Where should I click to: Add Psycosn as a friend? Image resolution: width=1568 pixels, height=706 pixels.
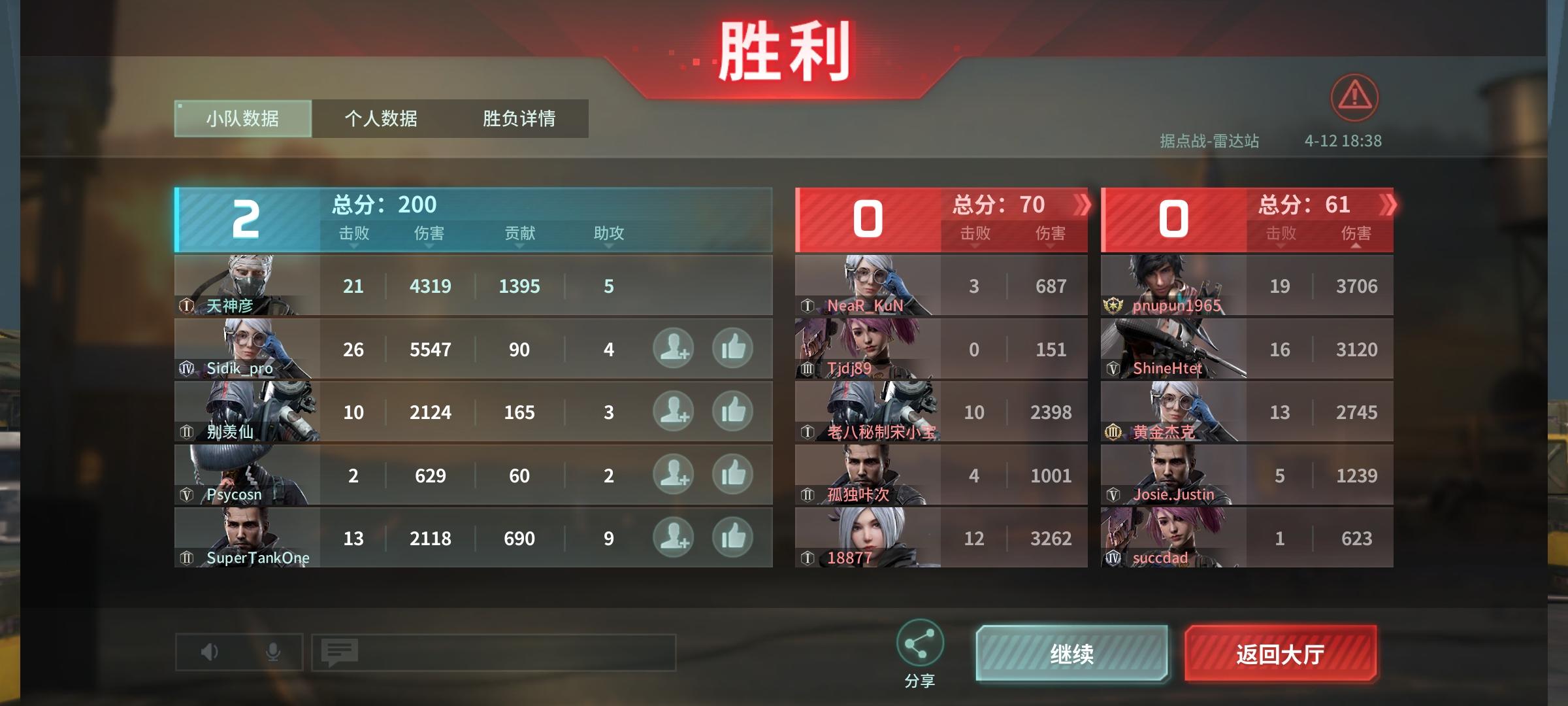tap(672, 475)
